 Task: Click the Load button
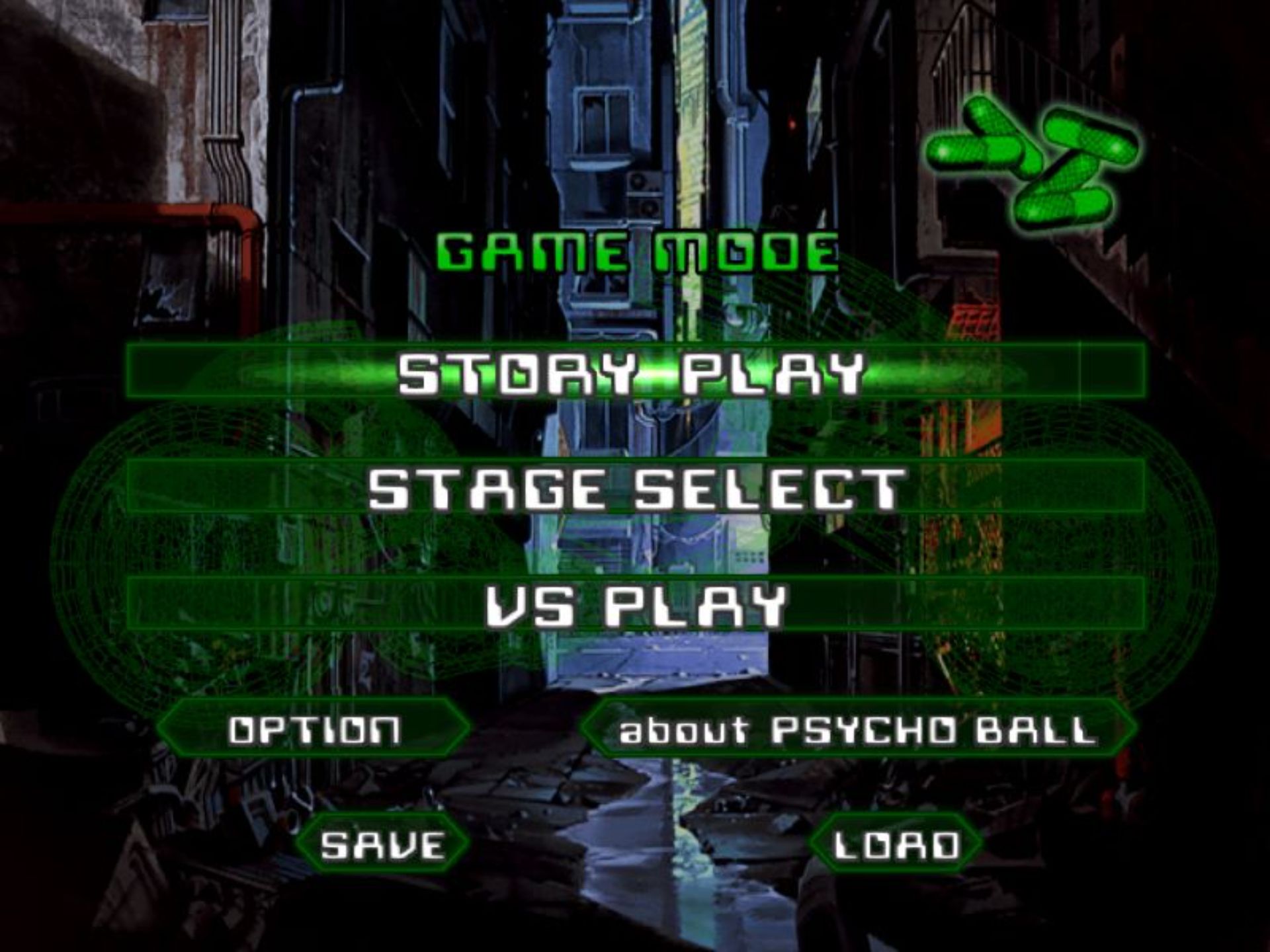point(896,844)
